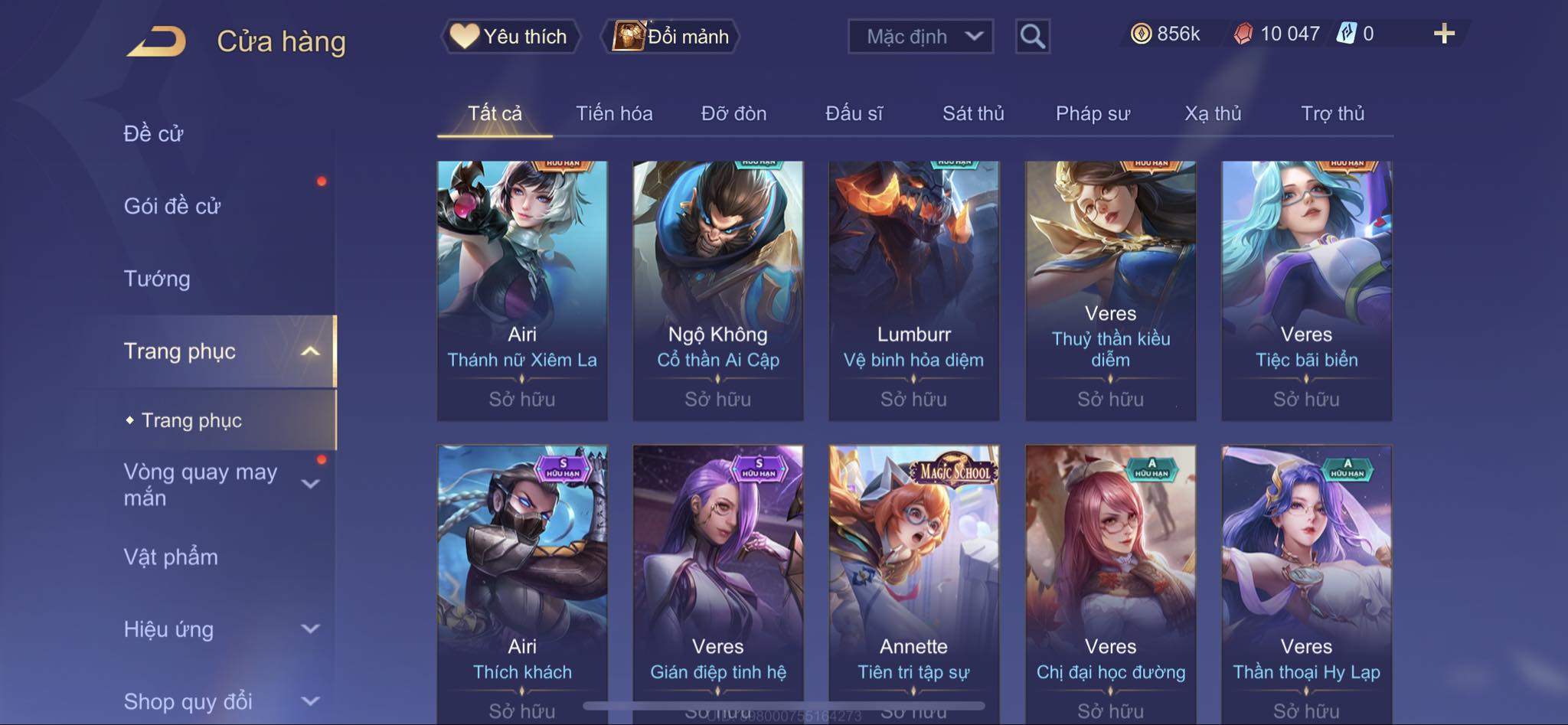Open the skin search magnifier
Image resolution: width=1568 pixels, height=725 pixels.
point(1032,37)
